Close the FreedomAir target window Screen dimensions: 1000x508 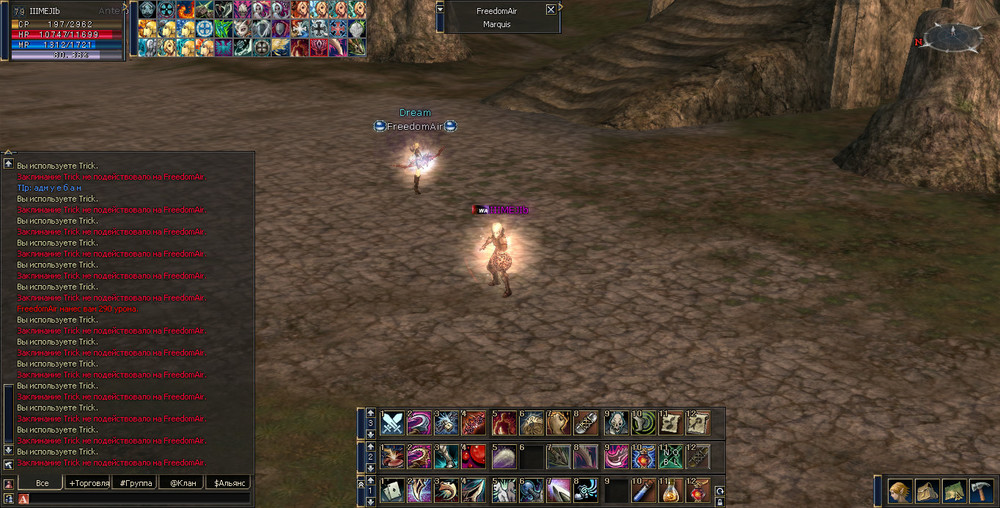click(x=550, y=10)
